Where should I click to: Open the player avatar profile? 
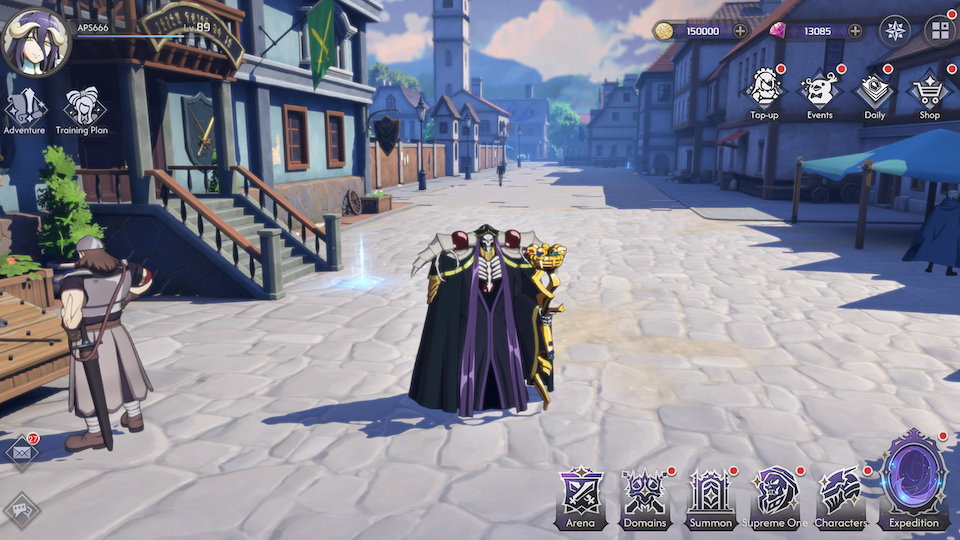point(35,42)
